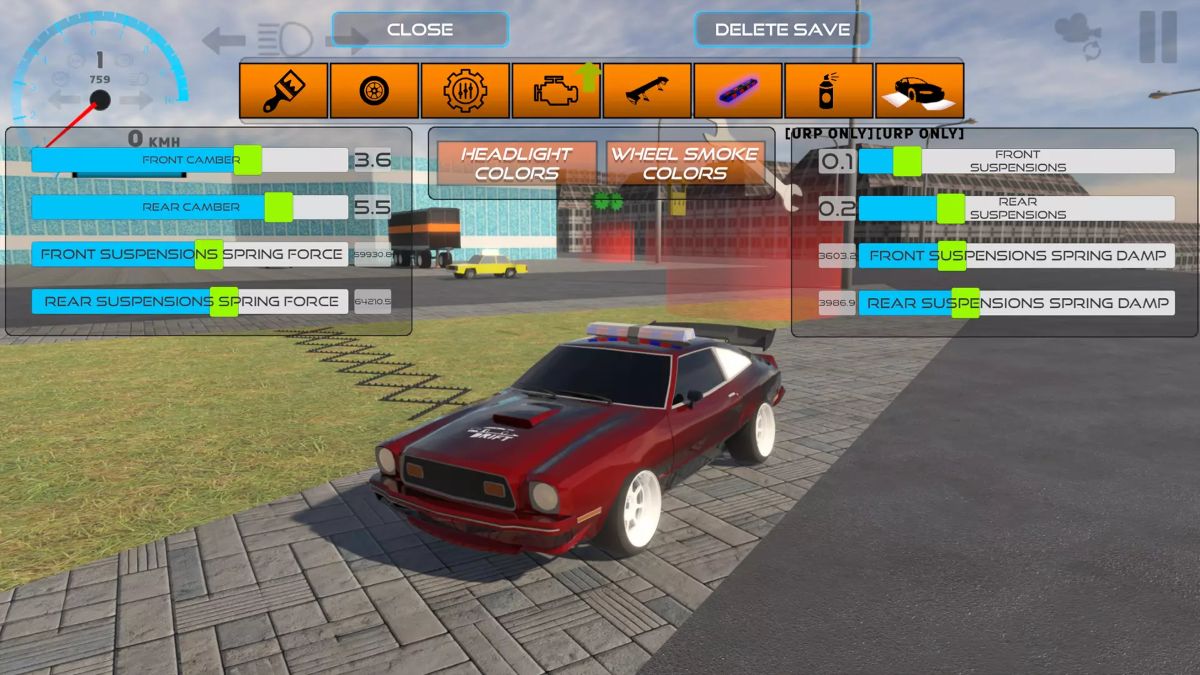The width and height of the screenshot is (1200, 675).
Task: Open the engine upgrade tab
Action: (556, 91)
